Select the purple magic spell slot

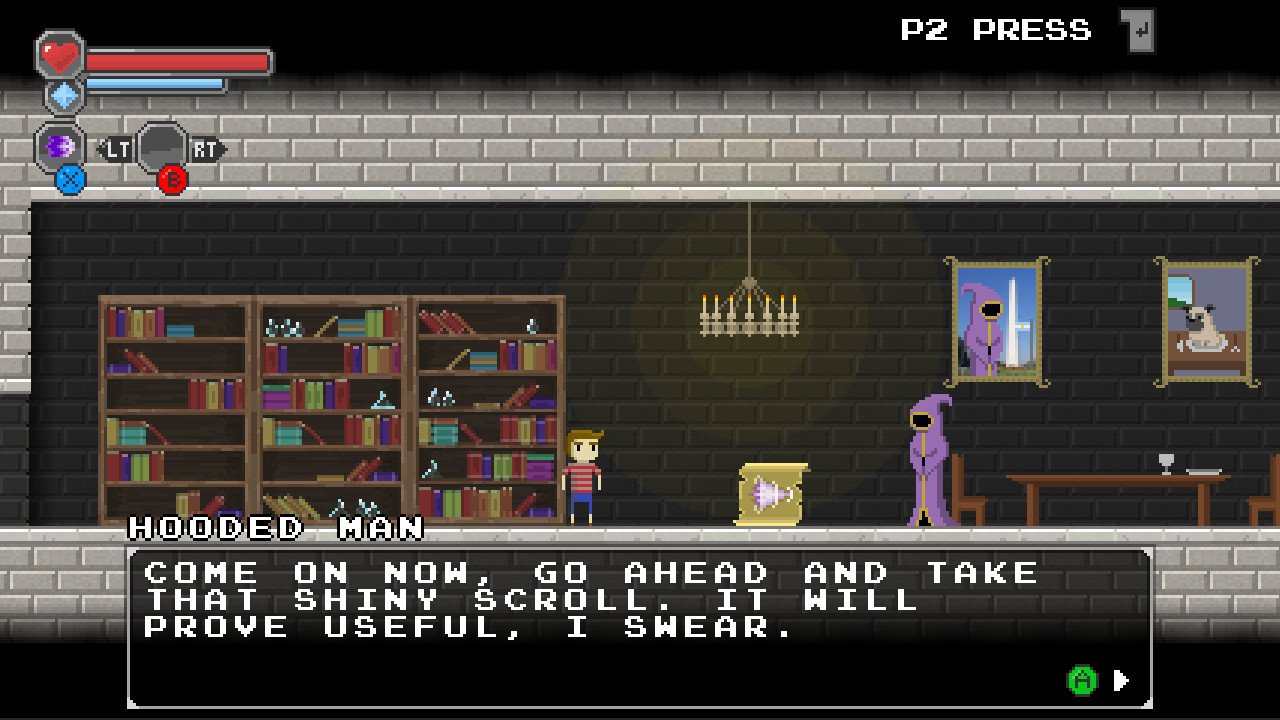pyautogui.click(x=60, y=147)
